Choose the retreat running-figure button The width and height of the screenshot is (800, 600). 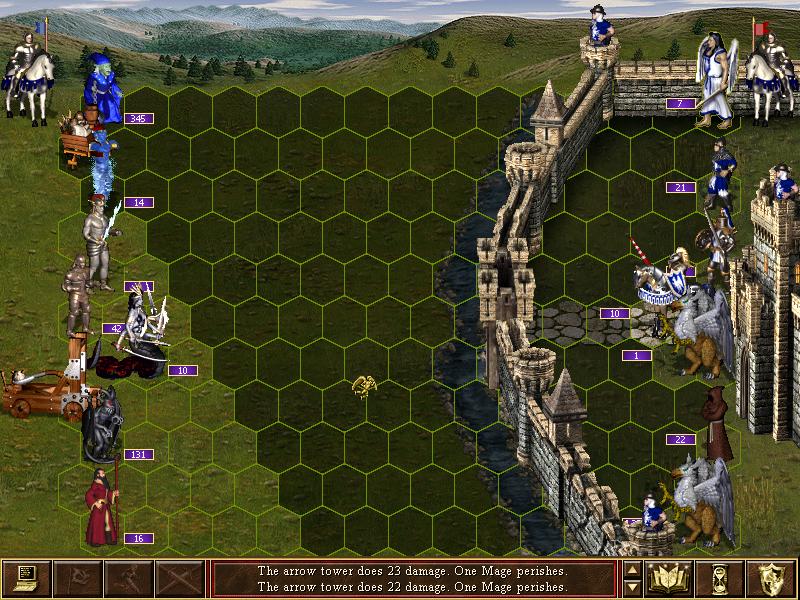tap(129, 578)
